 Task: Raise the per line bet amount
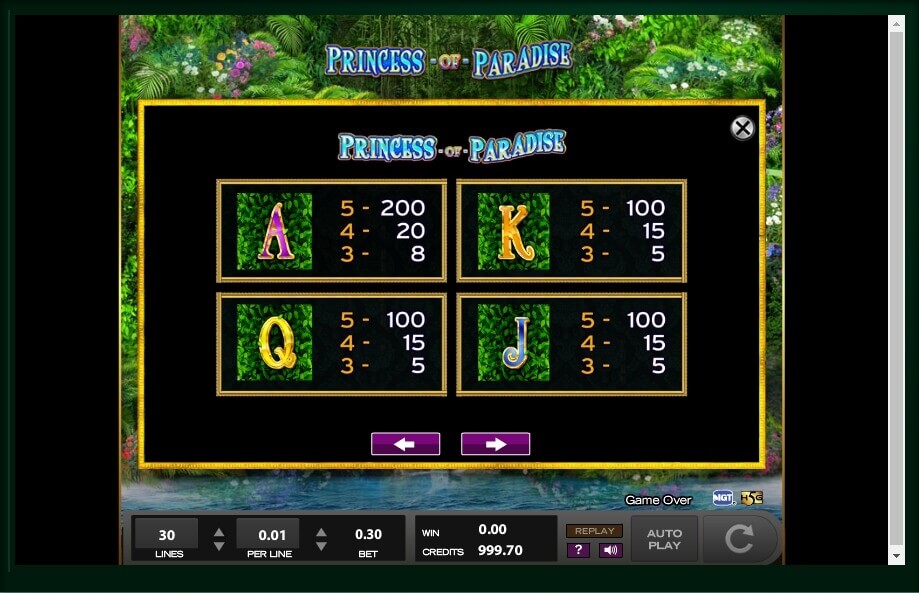[321, 532]
